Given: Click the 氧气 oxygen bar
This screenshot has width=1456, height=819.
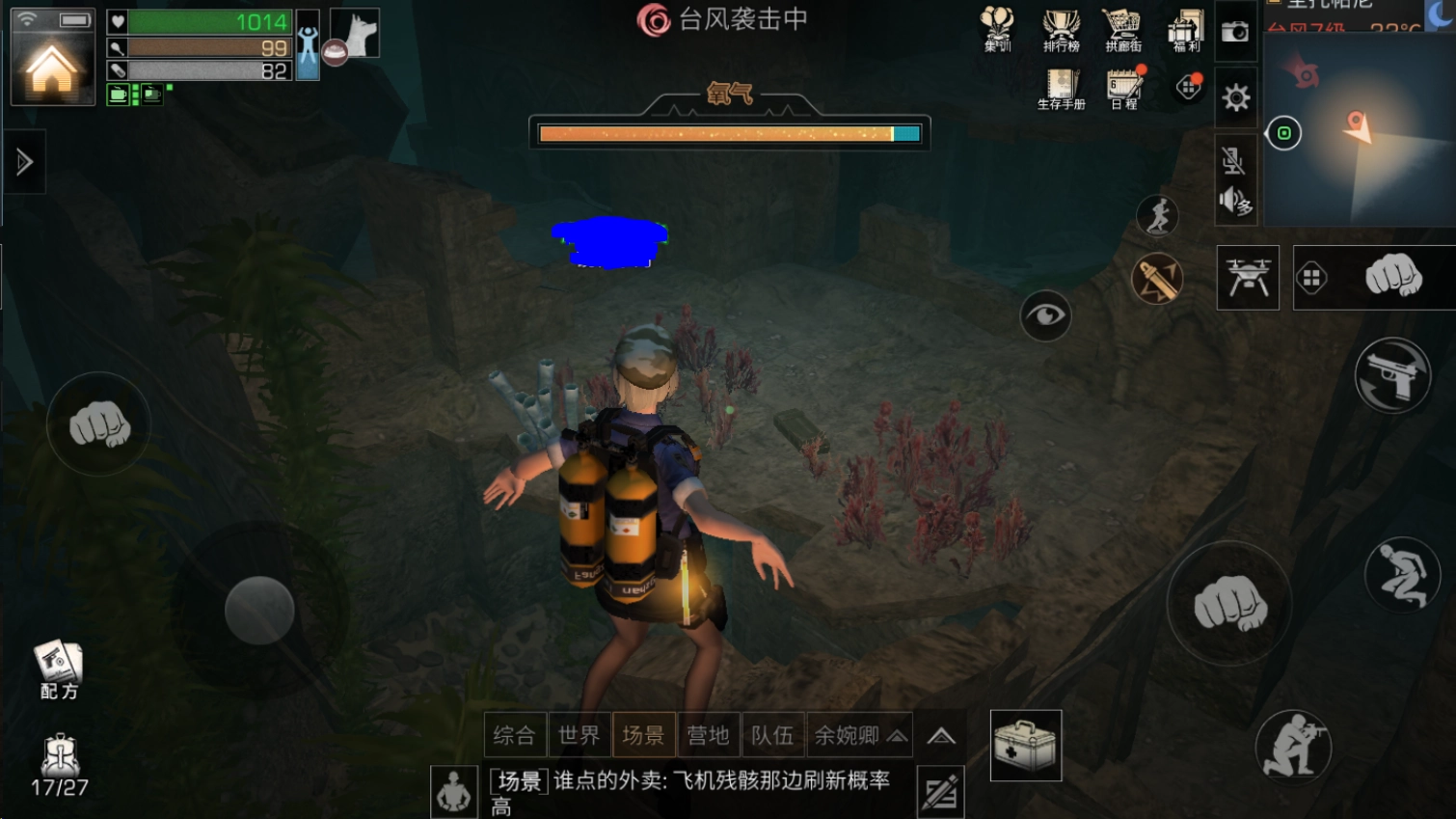Looking at the screenshot, I should (x=728, y=133).
